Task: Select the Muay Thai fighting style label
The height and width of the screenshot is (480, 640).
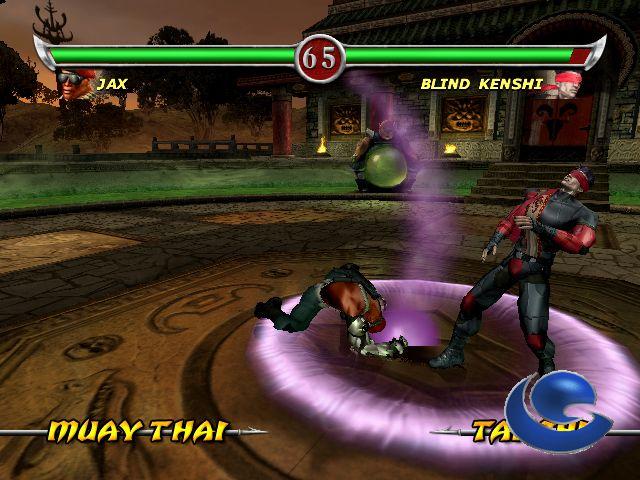Action: (137, 431)
